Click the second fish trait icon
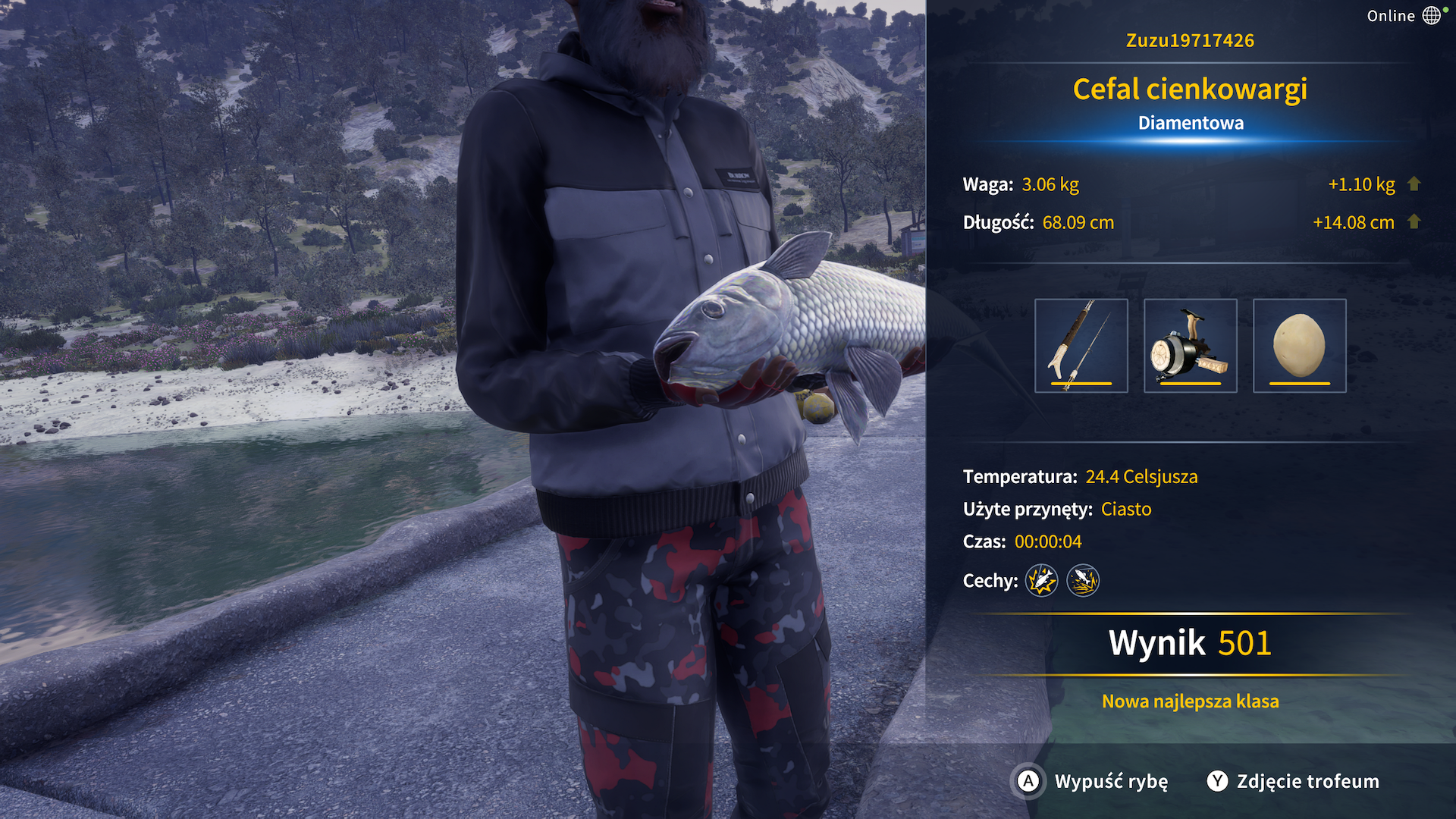This screenshot has height=819, width=1456. pos(1083,581)
